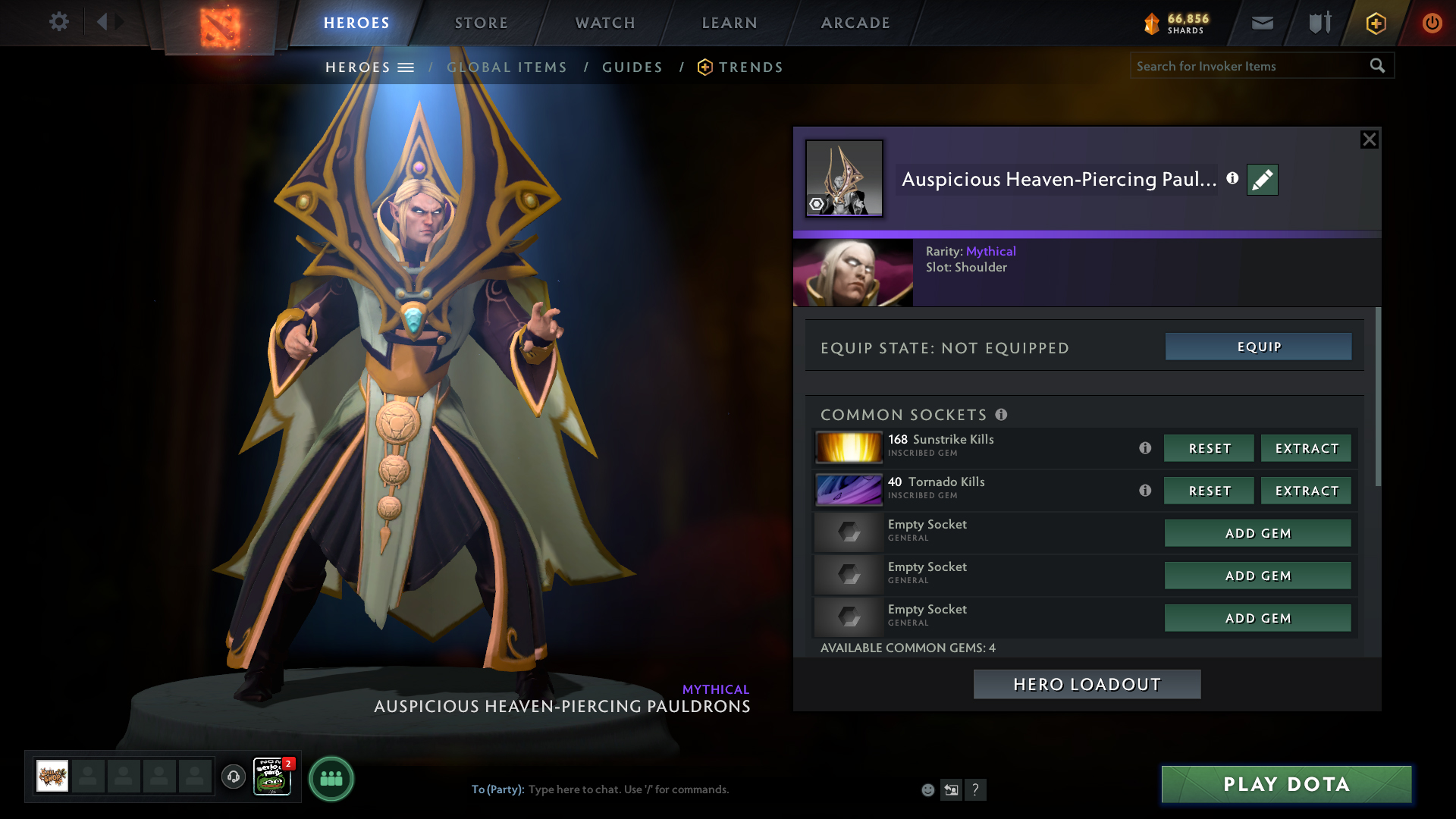Open the Global Items section
Viewport: 1456px width, 819px height.
point(507,67)
